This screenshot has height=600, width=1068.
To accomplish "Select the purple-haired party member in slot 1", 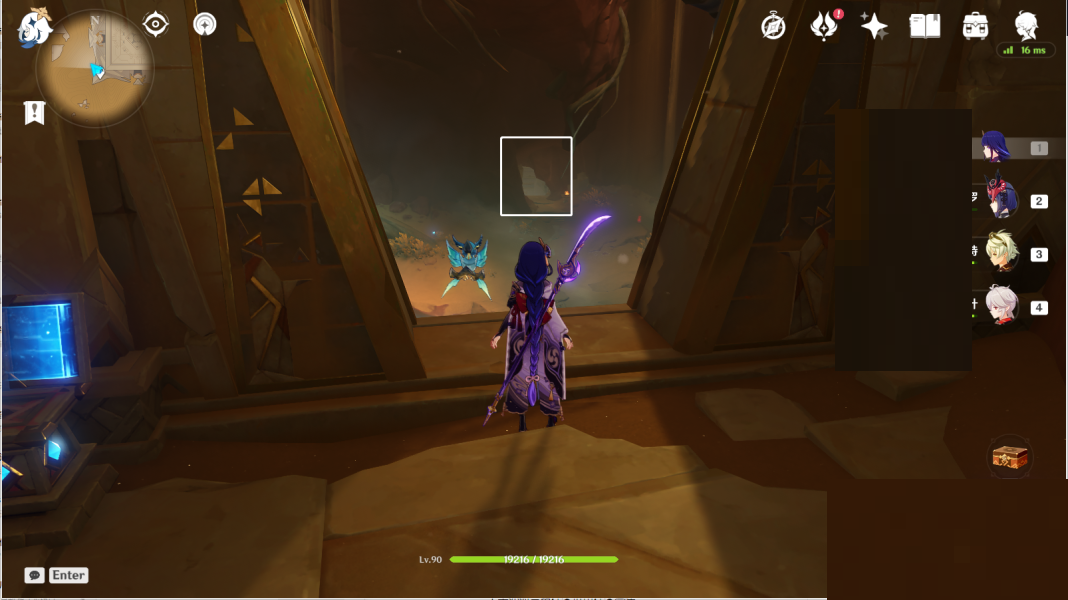I will 997,148.
